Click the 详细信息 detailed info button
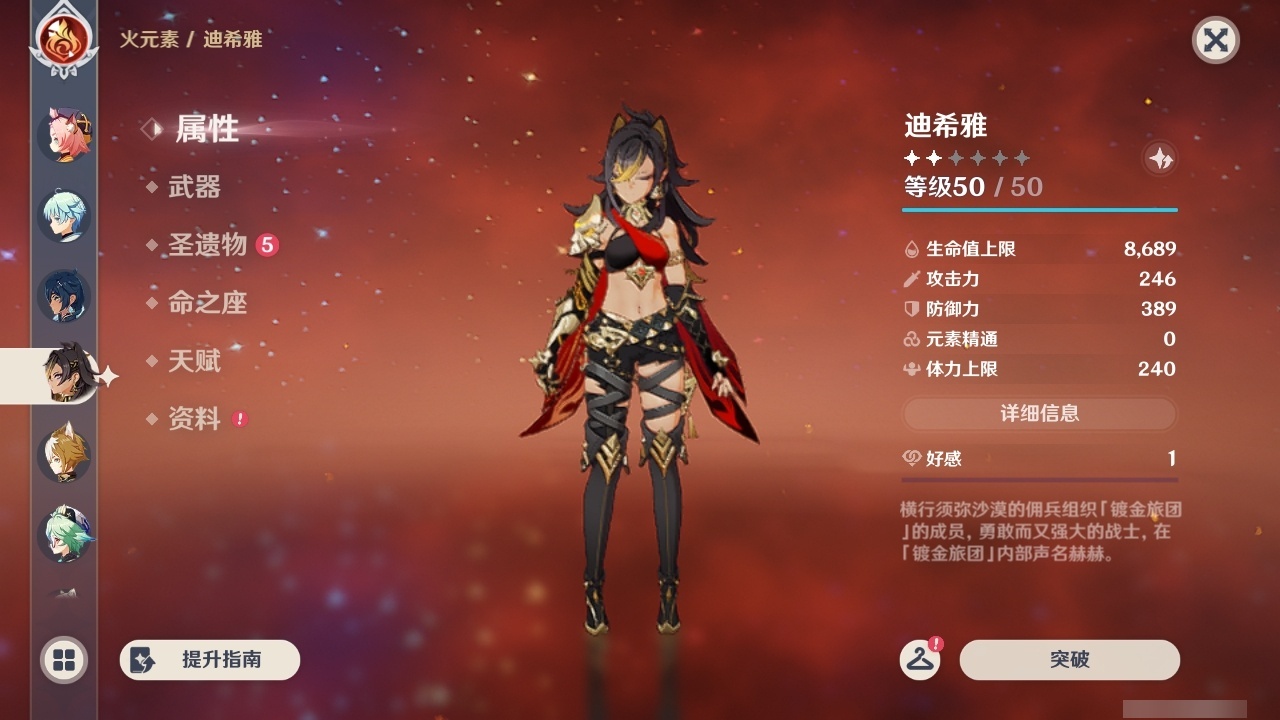 pos(1040,413)
